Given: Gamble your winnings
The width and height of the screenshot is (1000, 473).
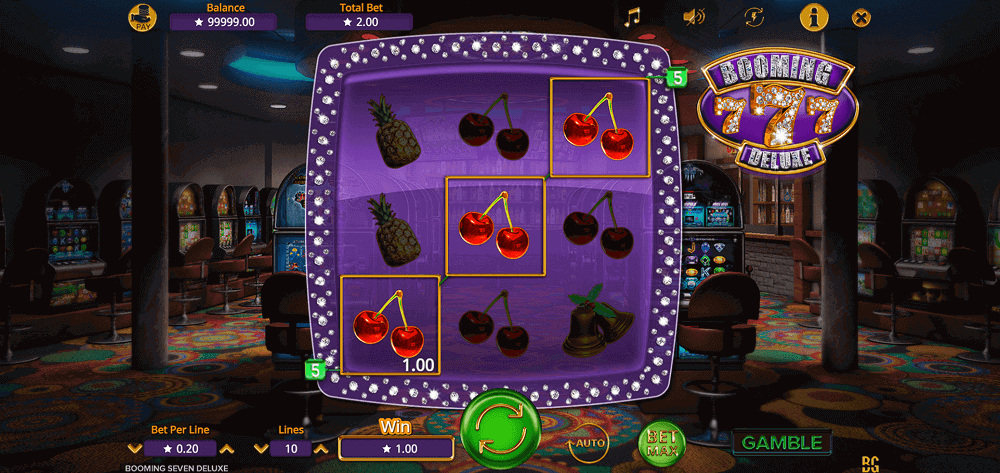Looking at the screenshot, I should click(x=782, y=442).
